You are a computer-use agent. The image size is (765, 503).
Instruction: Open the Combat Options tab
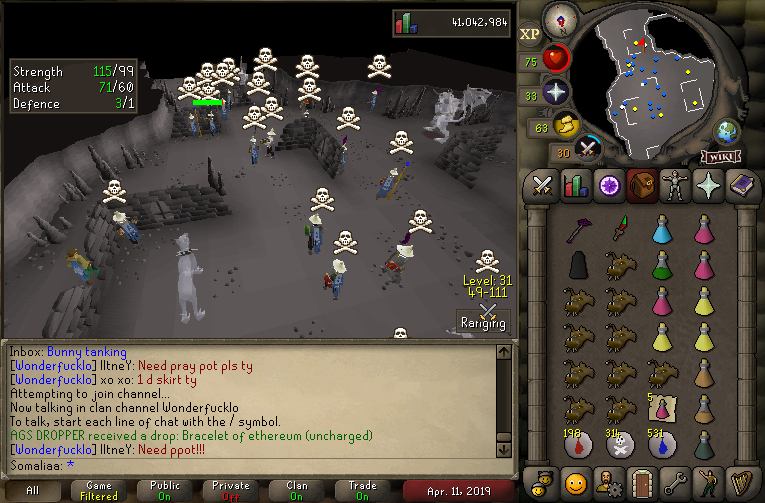pos(542,186)
